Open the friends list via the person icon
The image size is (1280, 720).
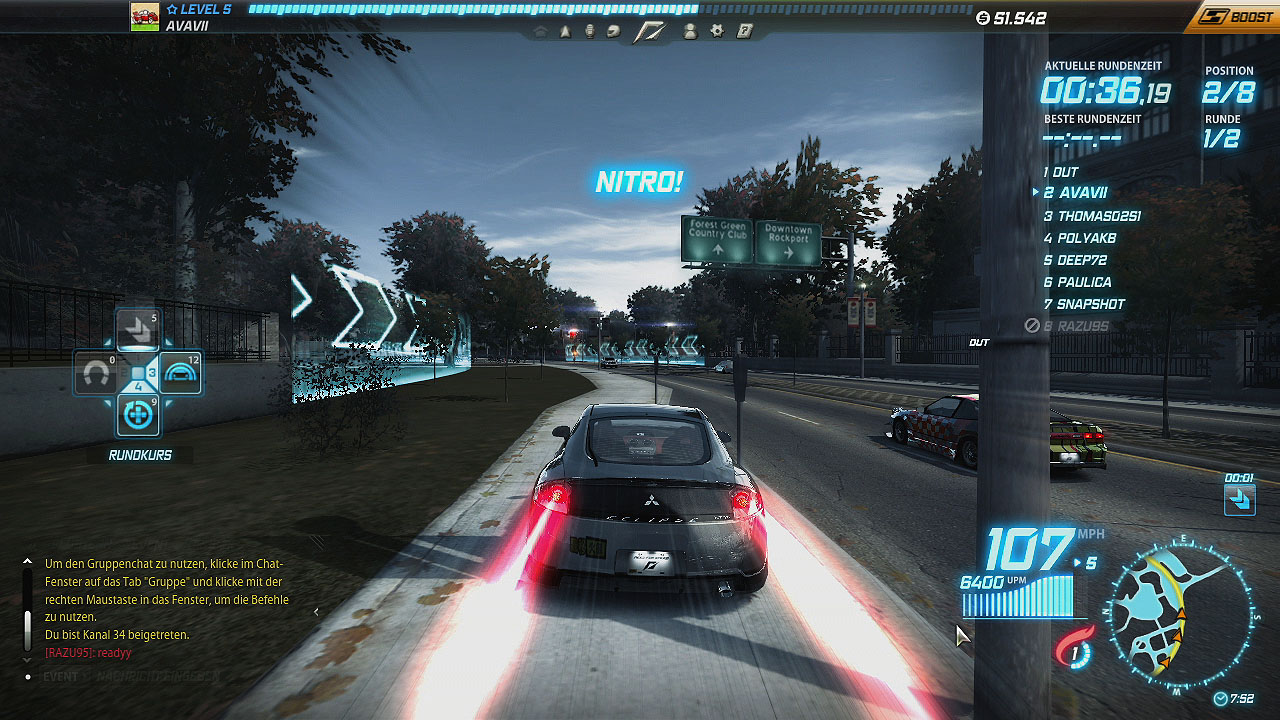(x=689, y=32)
